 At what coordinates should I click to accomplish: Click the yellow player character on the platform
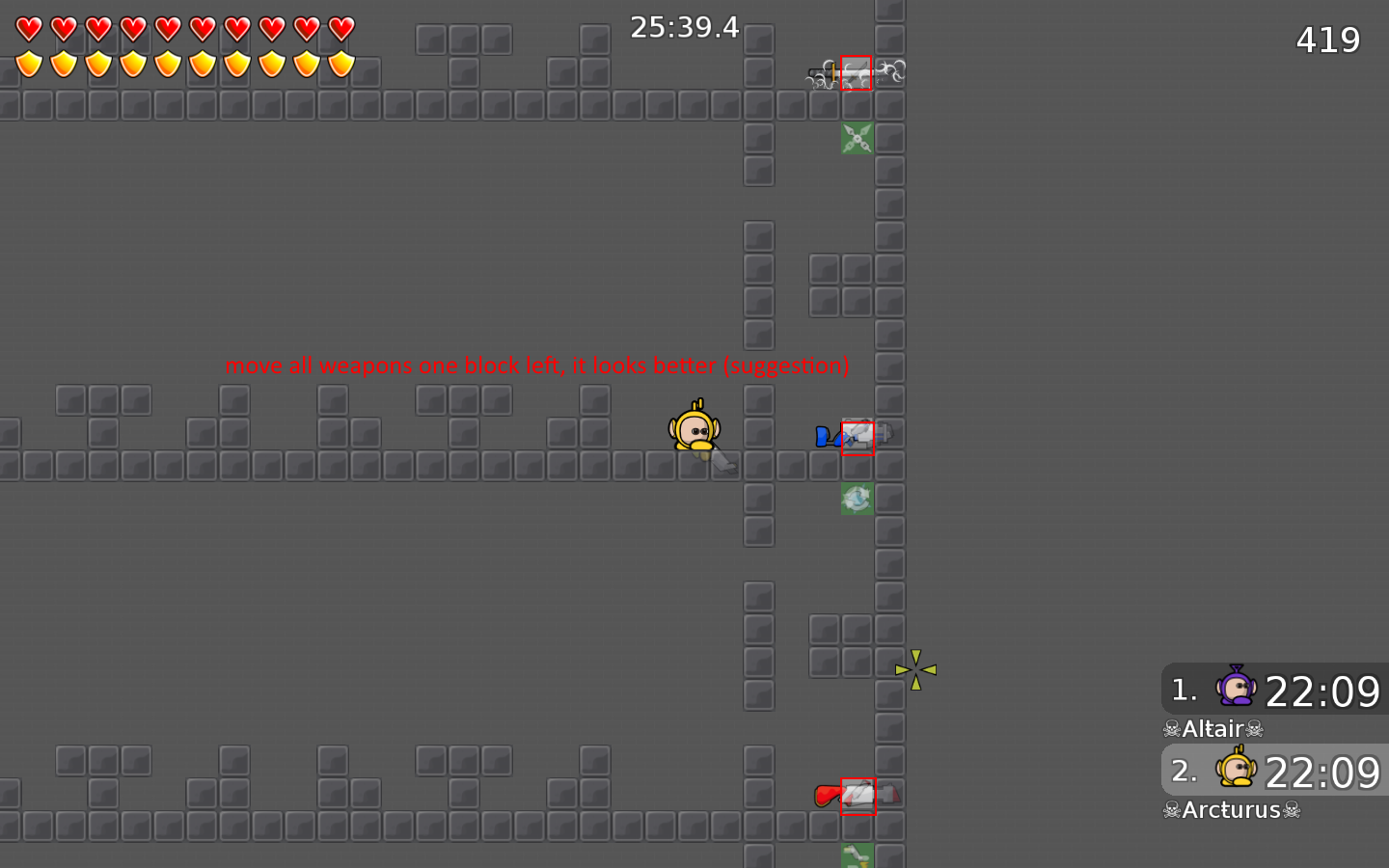pyautogui.click(x=694, y=428)
